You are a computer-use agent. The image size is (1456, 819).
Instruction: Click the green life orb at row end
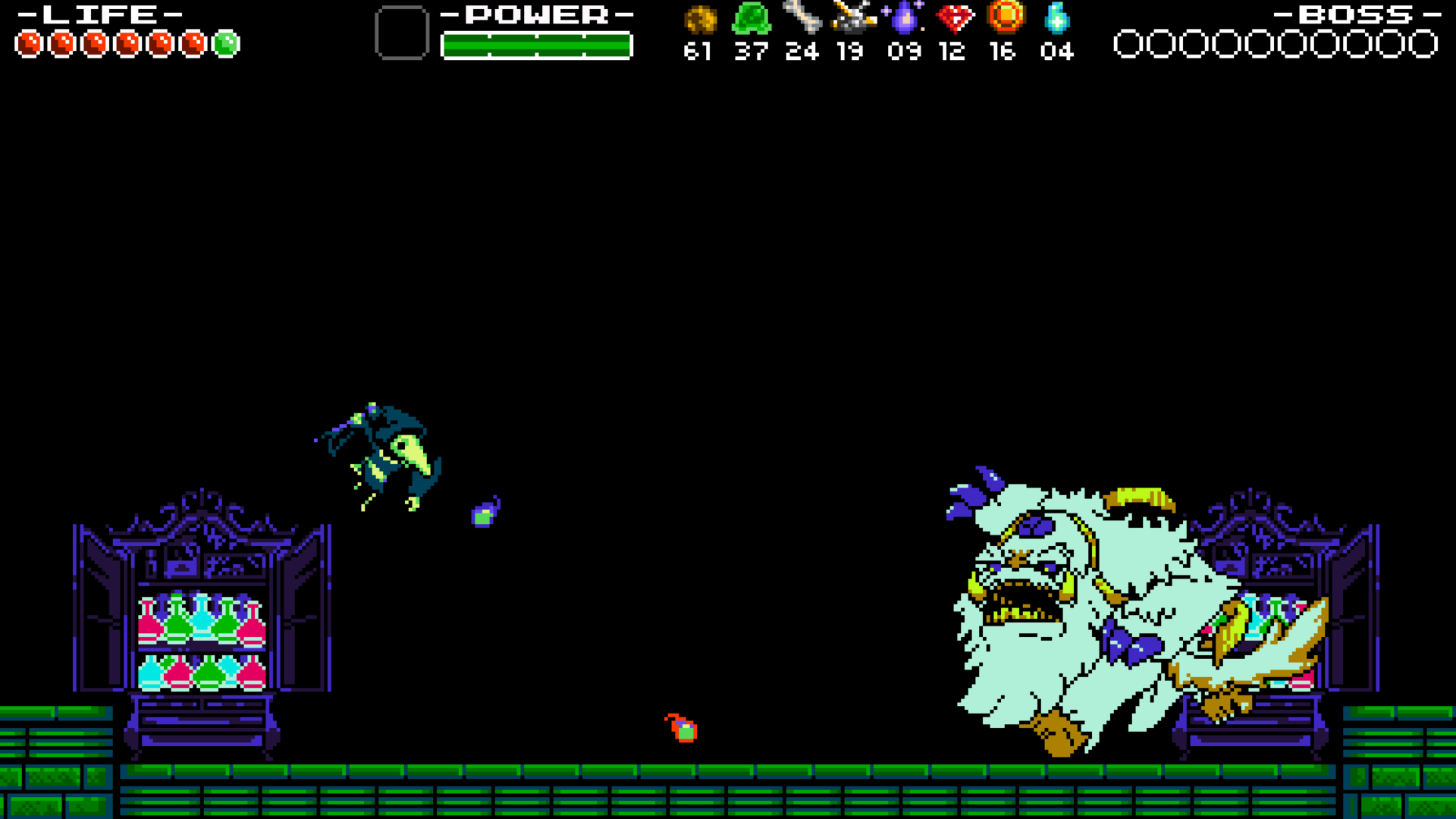pyautogui.click(x=226, y=43)
